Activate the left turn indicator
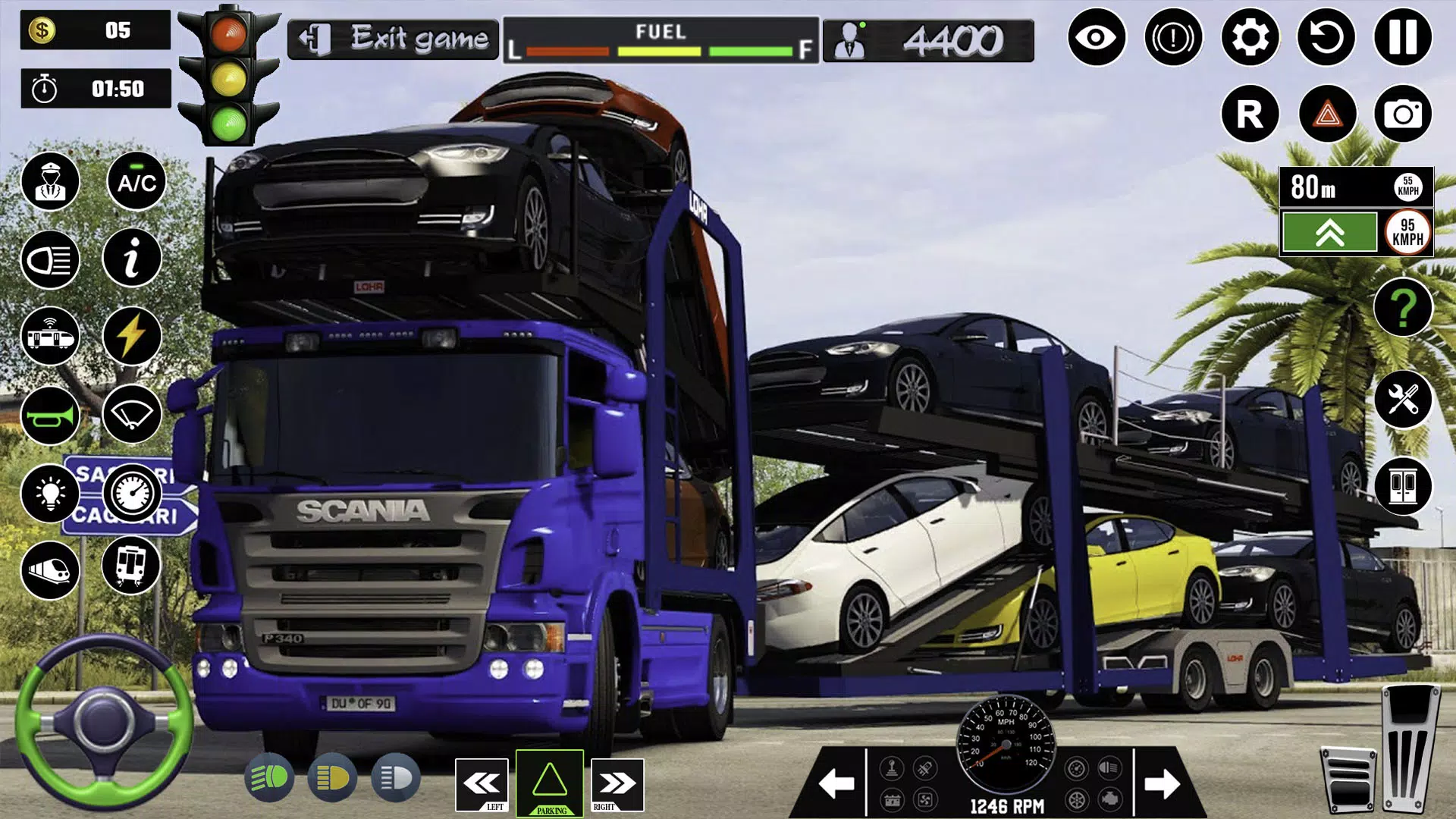Image resolution: width=1456 pixels, height=819 pixels. [482, 784]
